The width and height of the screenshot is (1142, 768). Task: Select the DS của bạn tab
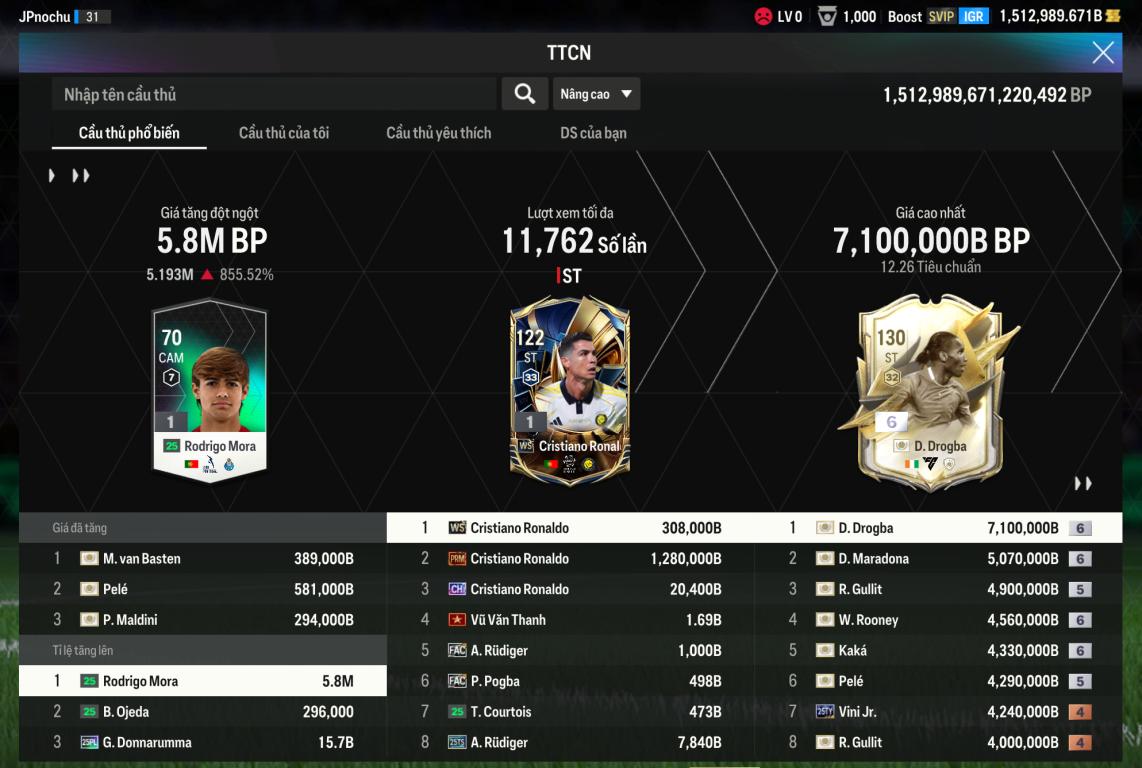click(x=593, y=133)
